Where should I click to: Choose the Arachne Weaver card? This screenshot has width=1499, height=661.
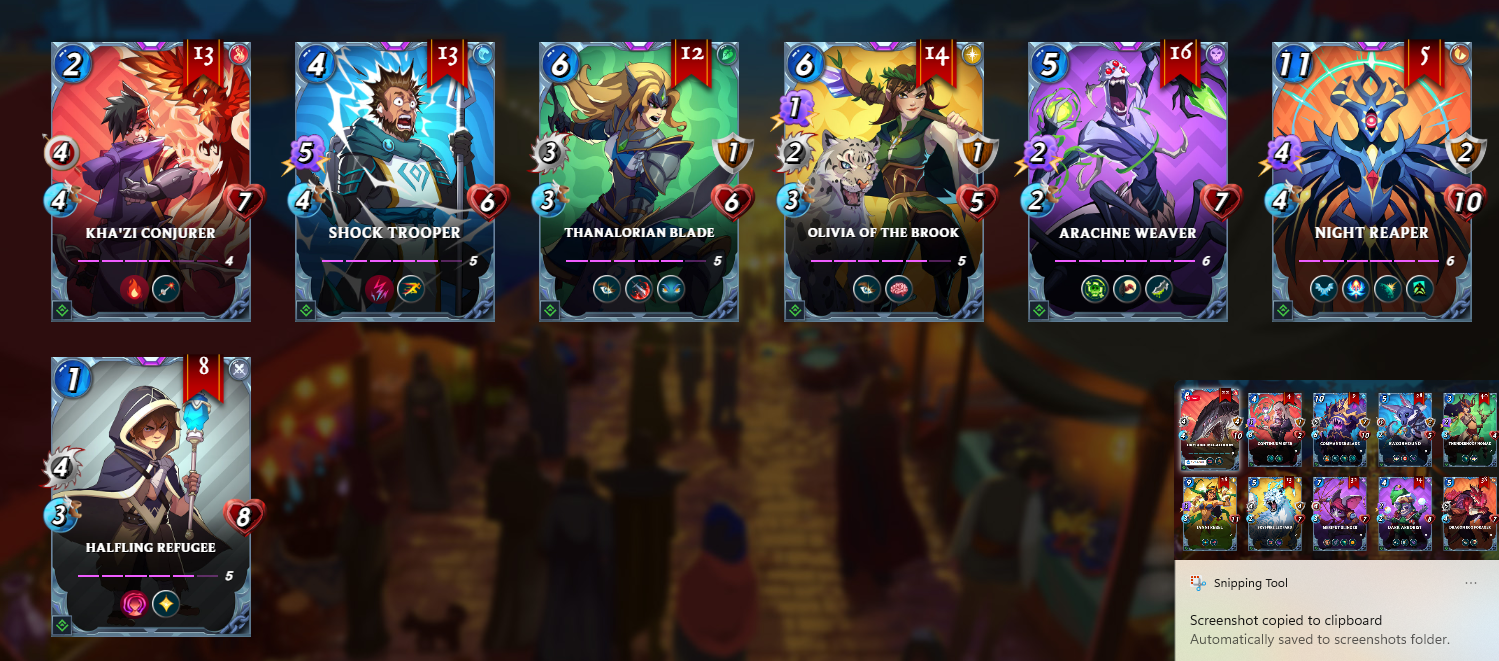click(1128, 180)
